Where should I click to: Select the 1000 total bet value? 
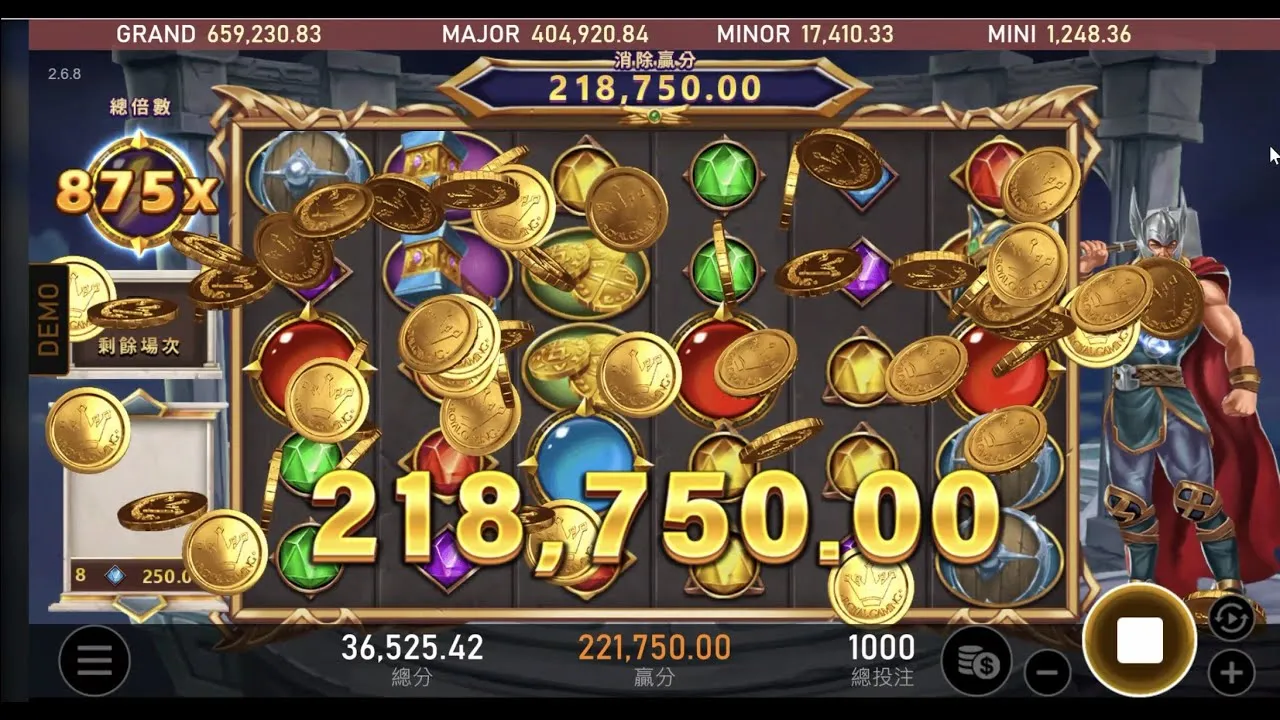tap(882, 648)
